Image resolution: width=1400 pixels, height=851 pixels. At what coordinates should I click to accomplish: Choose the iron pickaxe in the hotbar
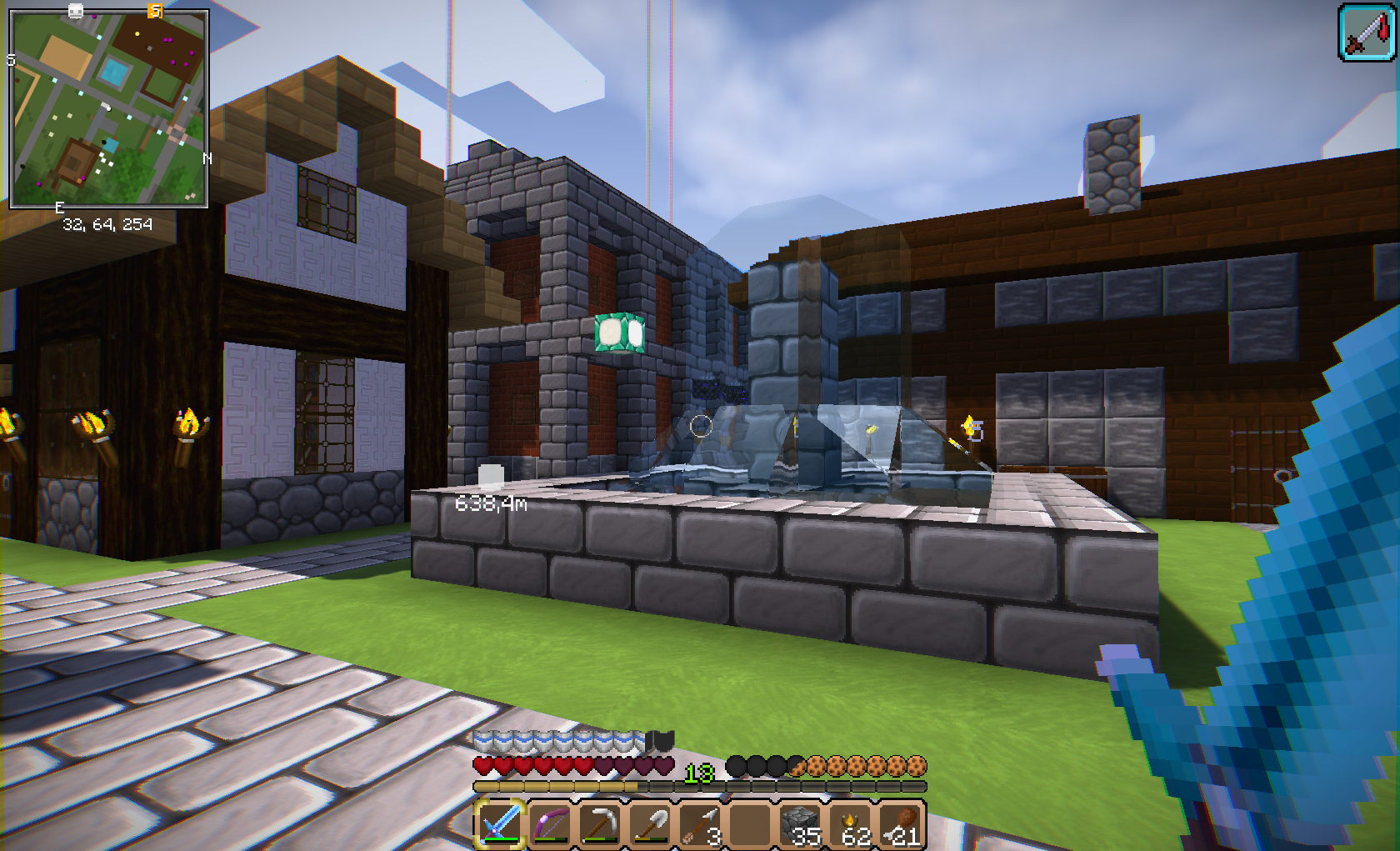(600, 823)
